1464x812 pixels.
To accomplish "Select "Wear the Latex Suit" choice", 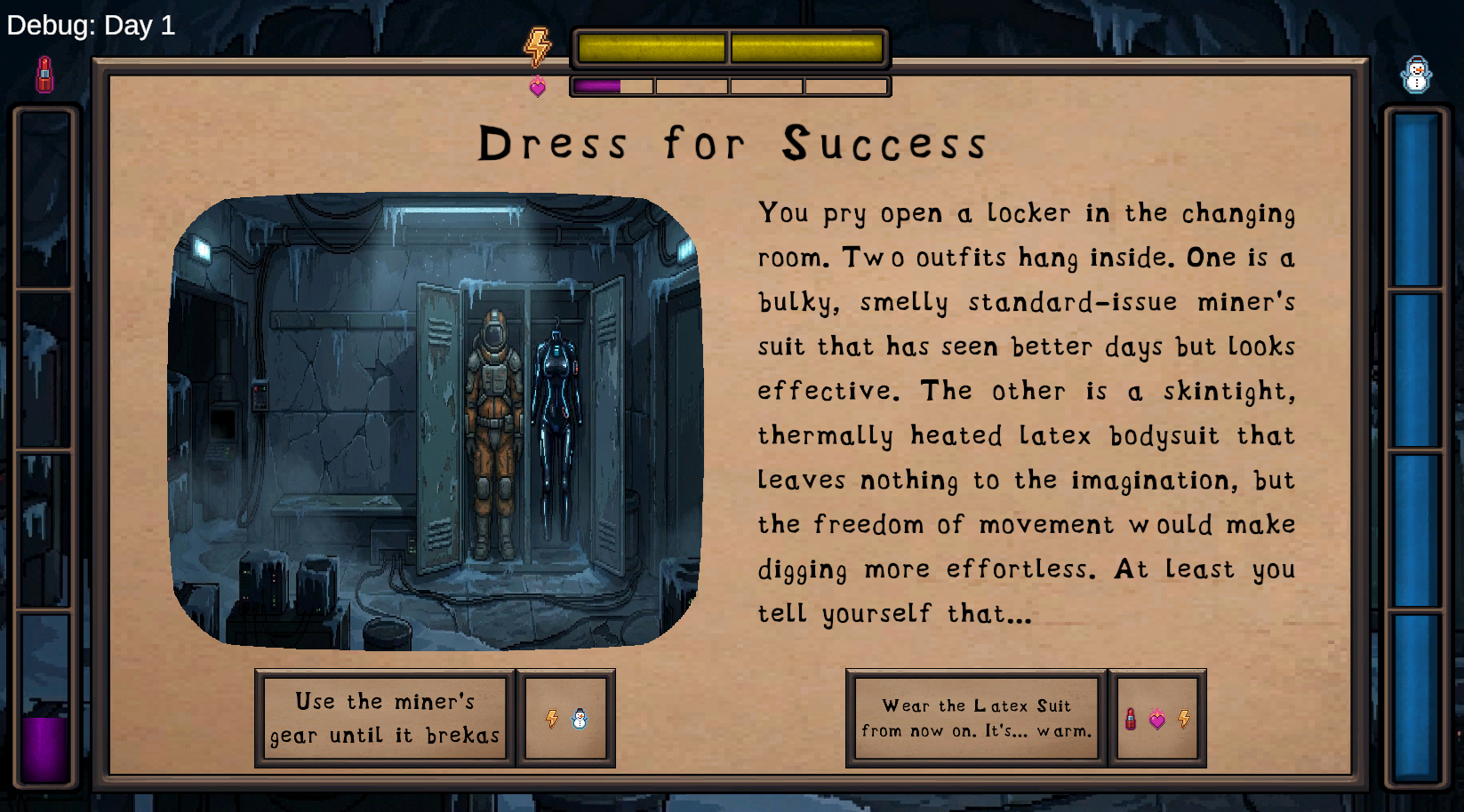I will pos(976,718).
